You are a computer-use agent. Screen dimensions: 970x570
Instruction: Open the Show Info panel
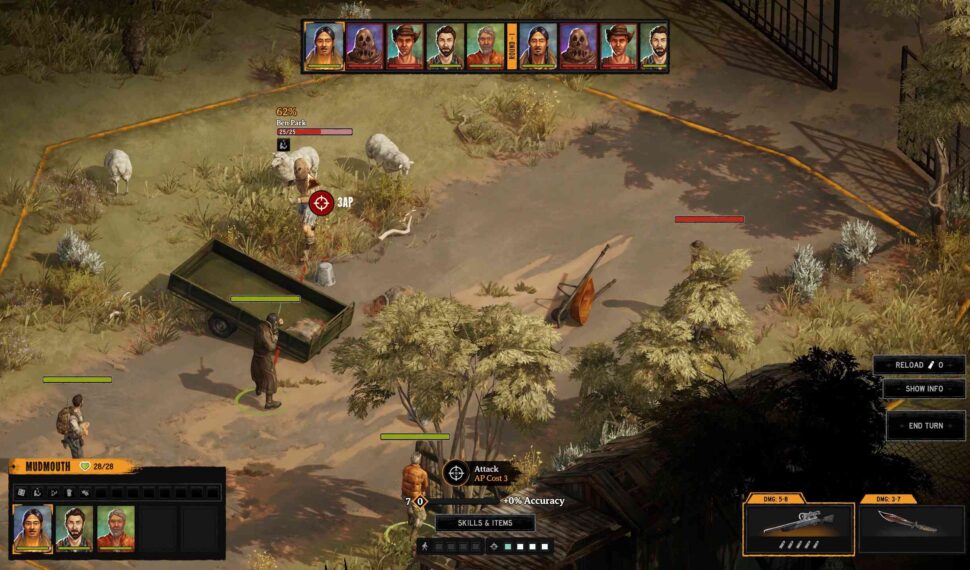[923, 389]
